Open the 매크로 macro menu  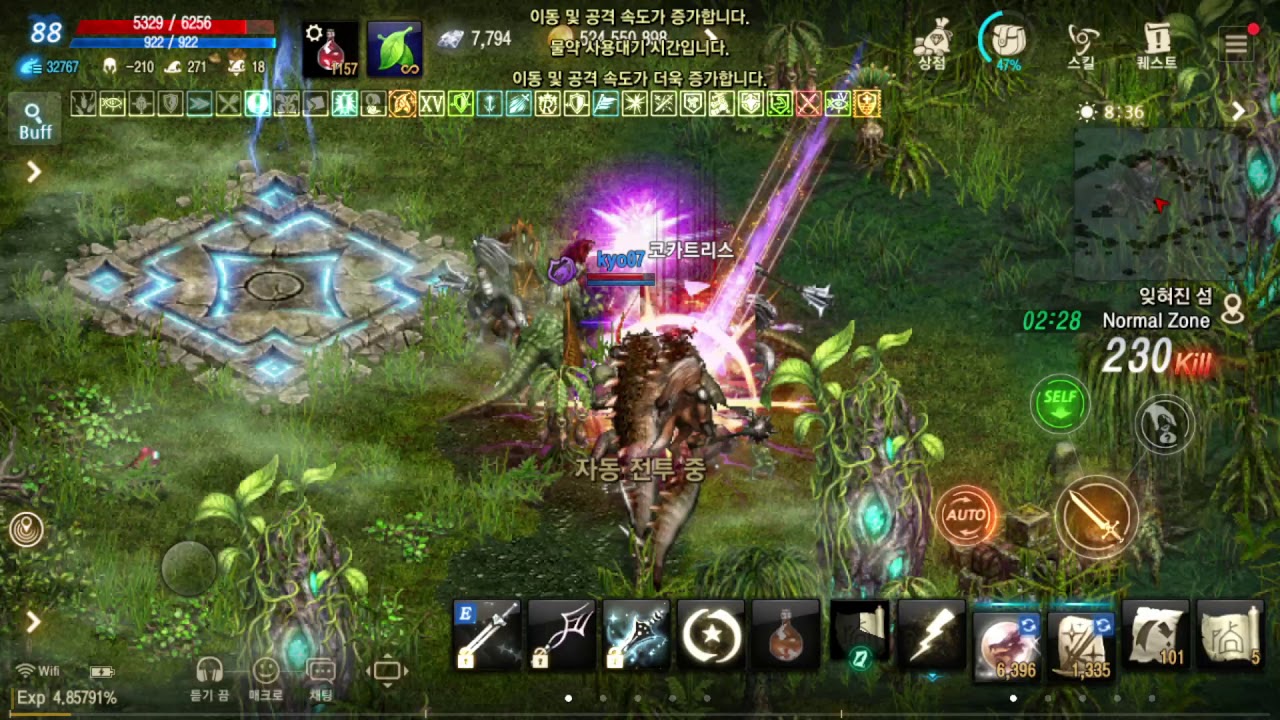click(265, 679)
